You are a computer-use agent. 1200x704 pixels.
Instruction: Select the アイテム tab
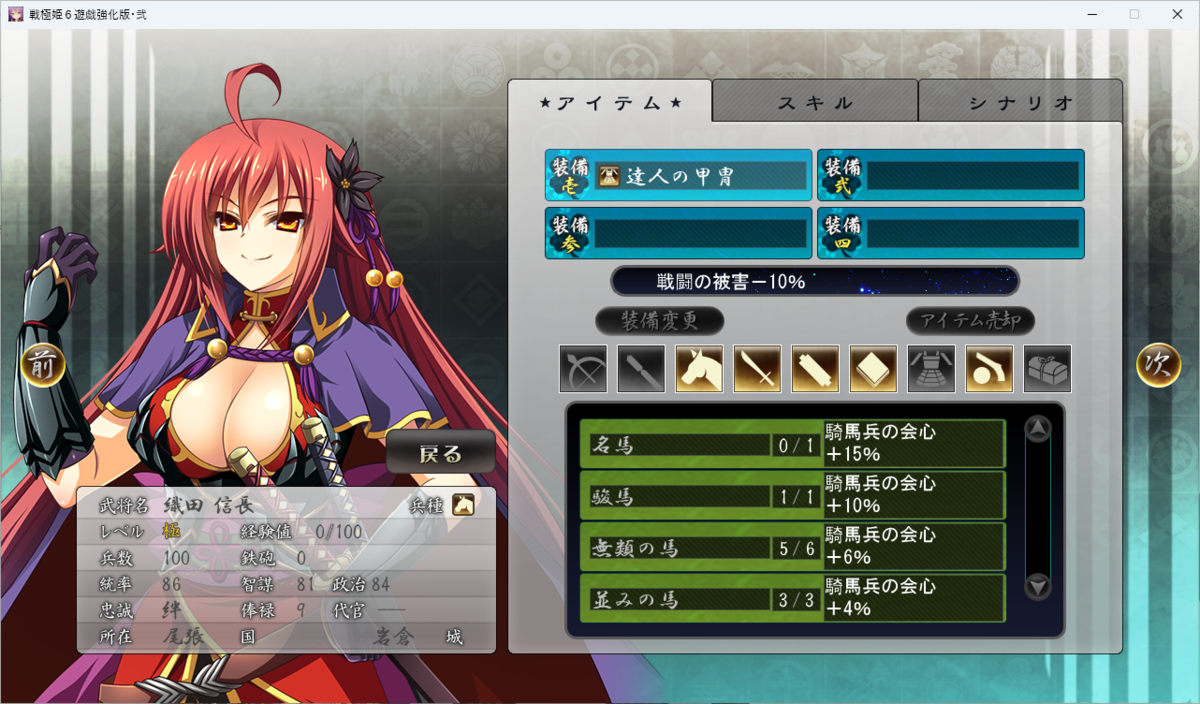pyautogui.click(x=610, y=102)
